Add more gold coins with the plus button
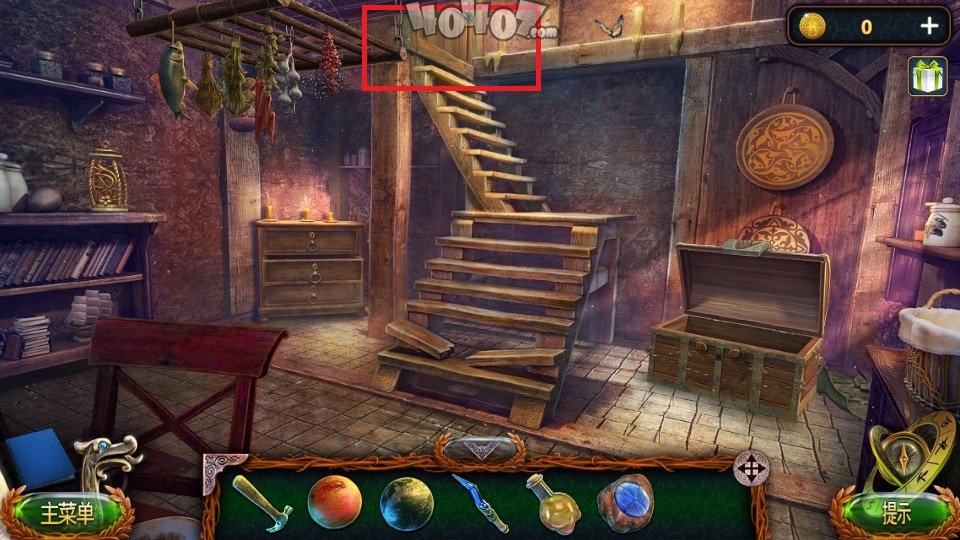Viewport: 960px width, 540px height. coord(929,27)
